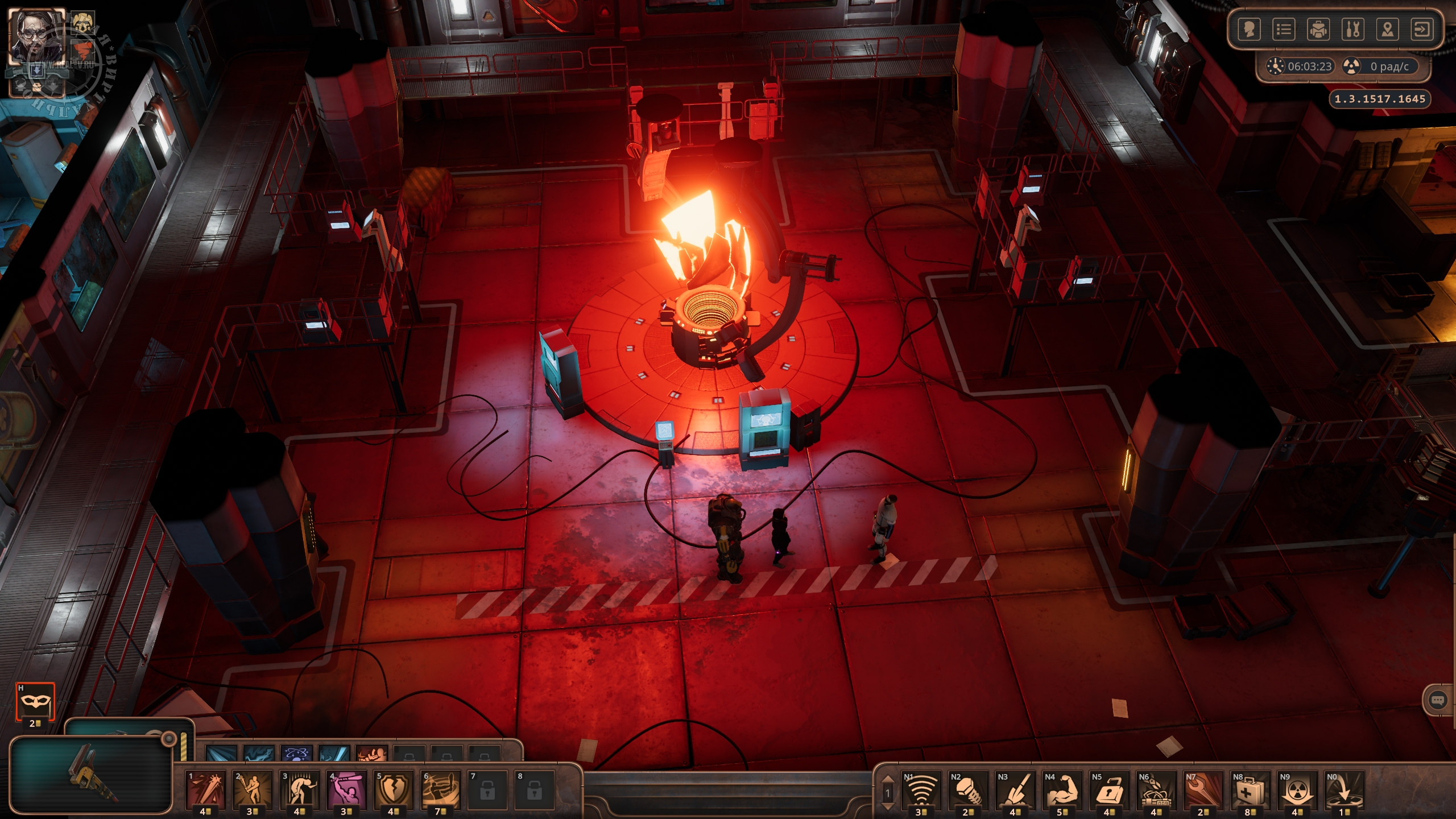The height and width of the screenshot is (819, 1456).
Task: Open the map marker screen
Action: pos(1388,30)
